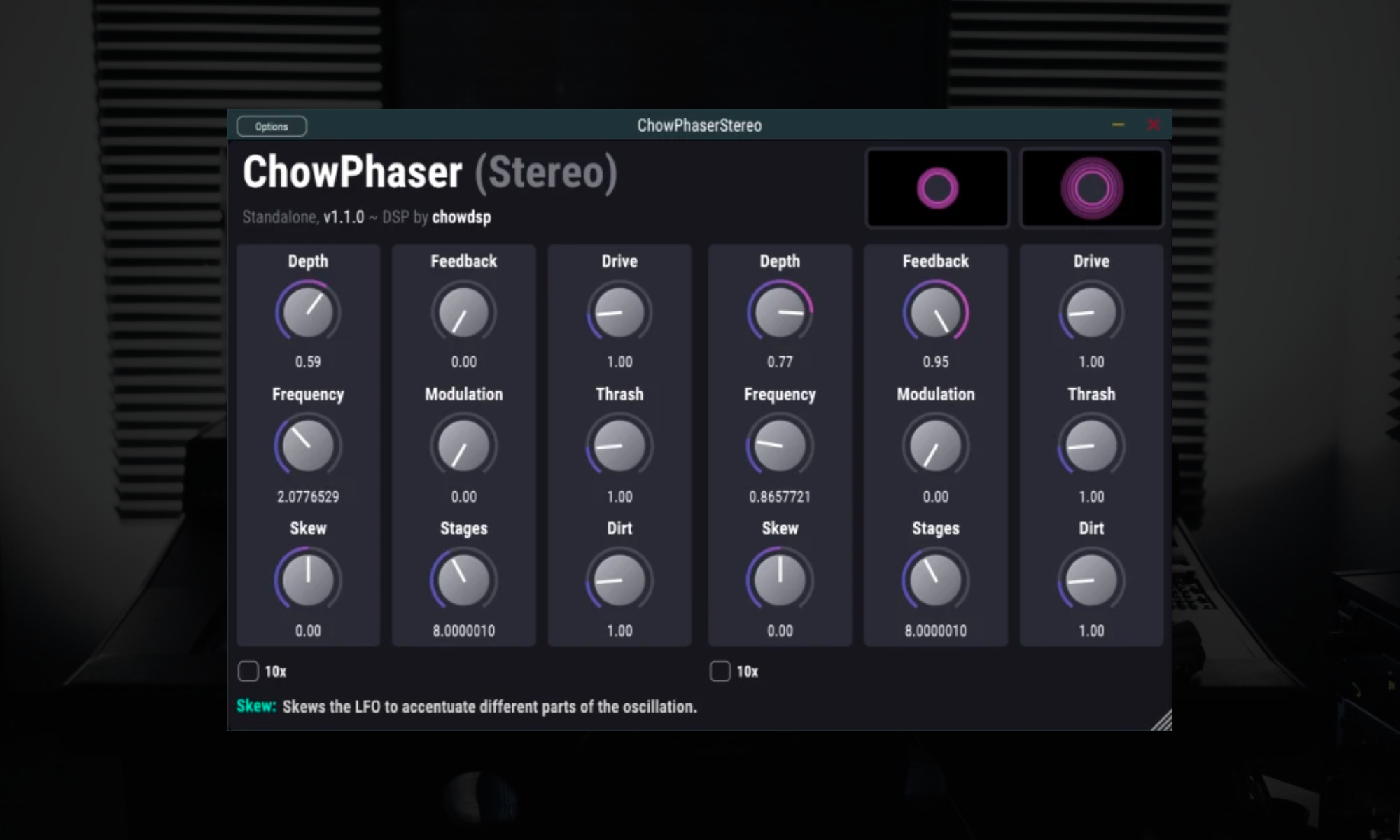Click the right Frequency value readout
Viewport: 1400px width, 840px height.
779,497
